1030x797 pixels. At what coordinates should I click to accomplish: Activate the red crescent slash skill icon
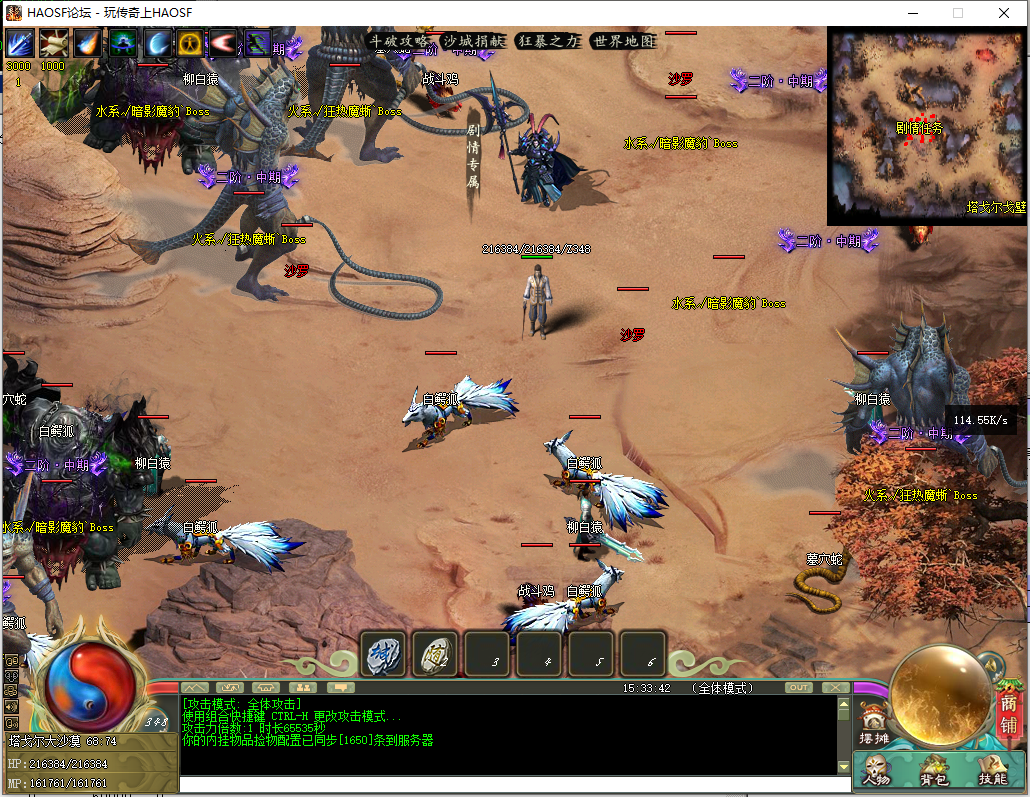(225, 43)
